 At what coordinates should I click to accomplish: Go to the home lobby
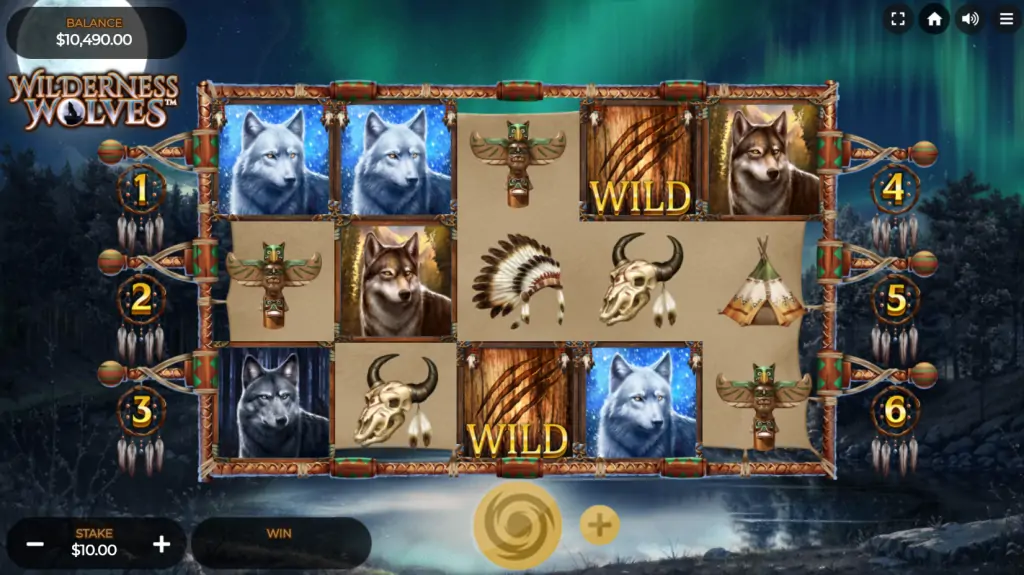point(934,19)
